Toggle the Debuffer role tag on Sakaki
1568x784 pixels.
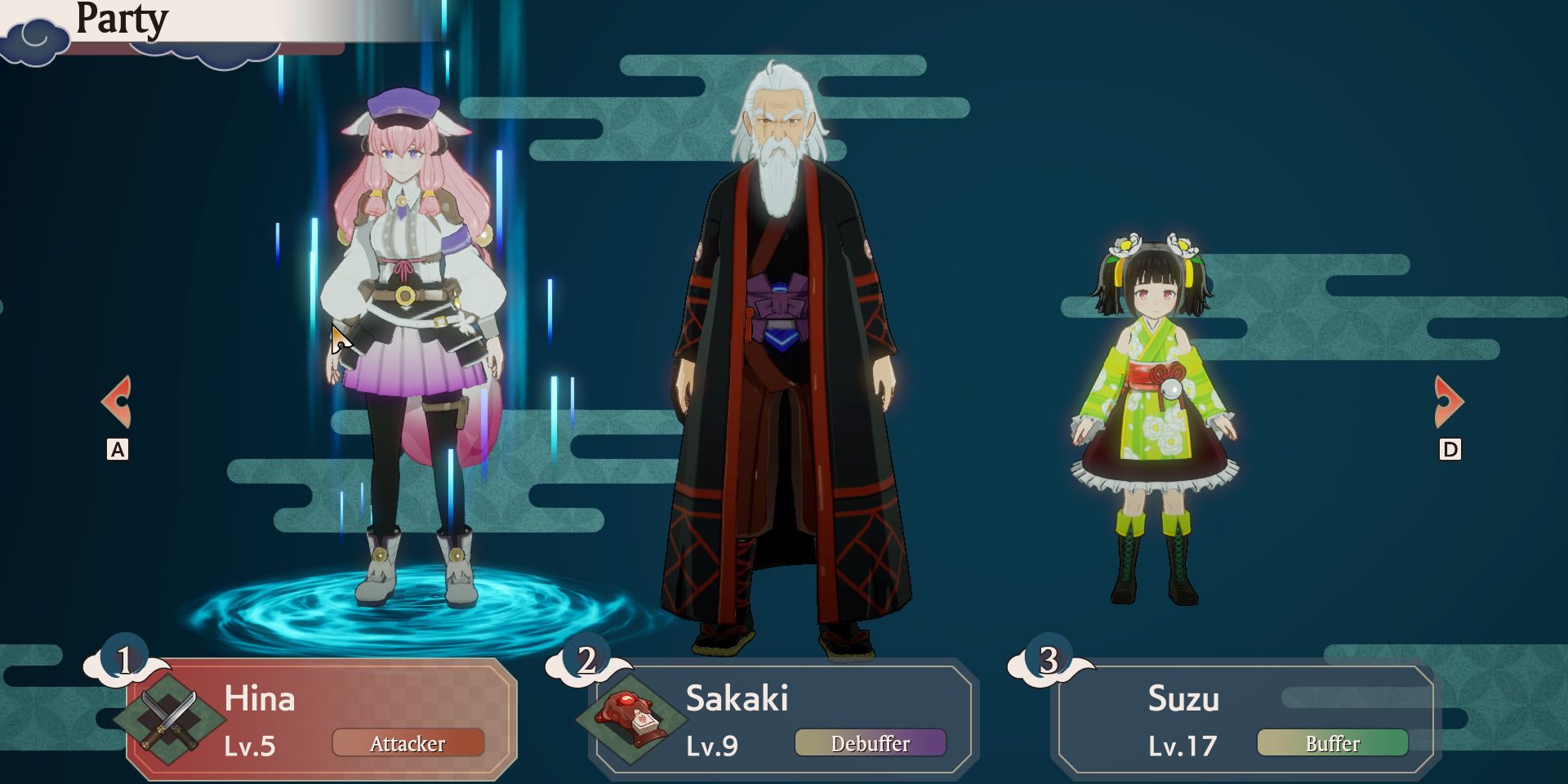point(871,743)
